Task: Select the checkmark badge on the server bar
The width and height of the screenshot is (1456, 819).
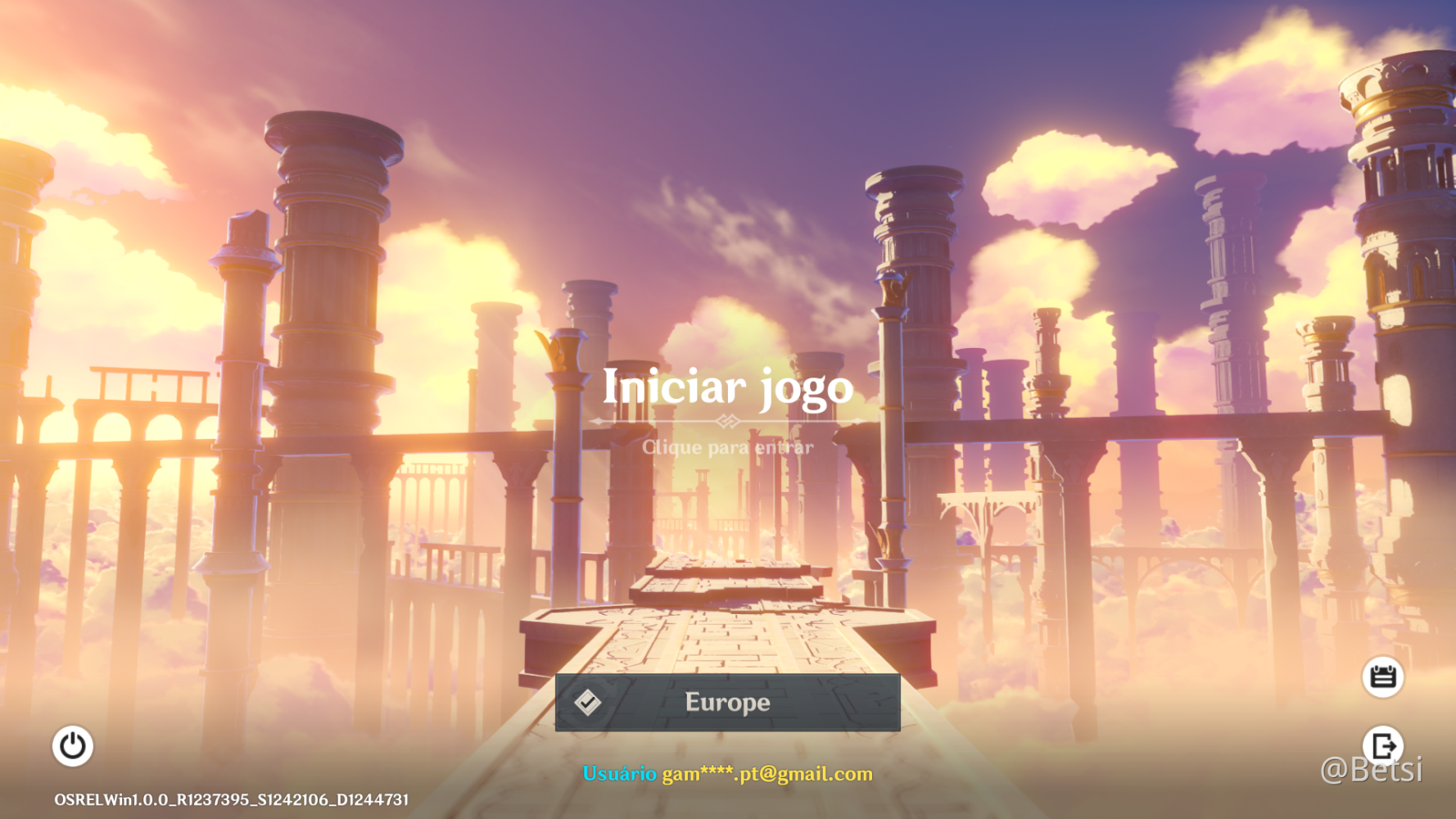Action: click(x=590, y=702)
